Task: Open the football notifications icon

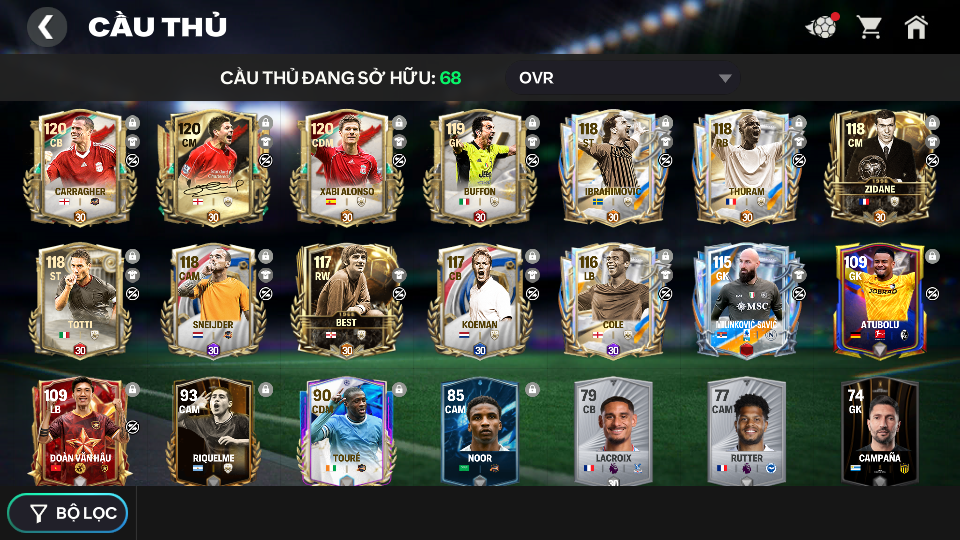Action: click(x=821, y=27)
